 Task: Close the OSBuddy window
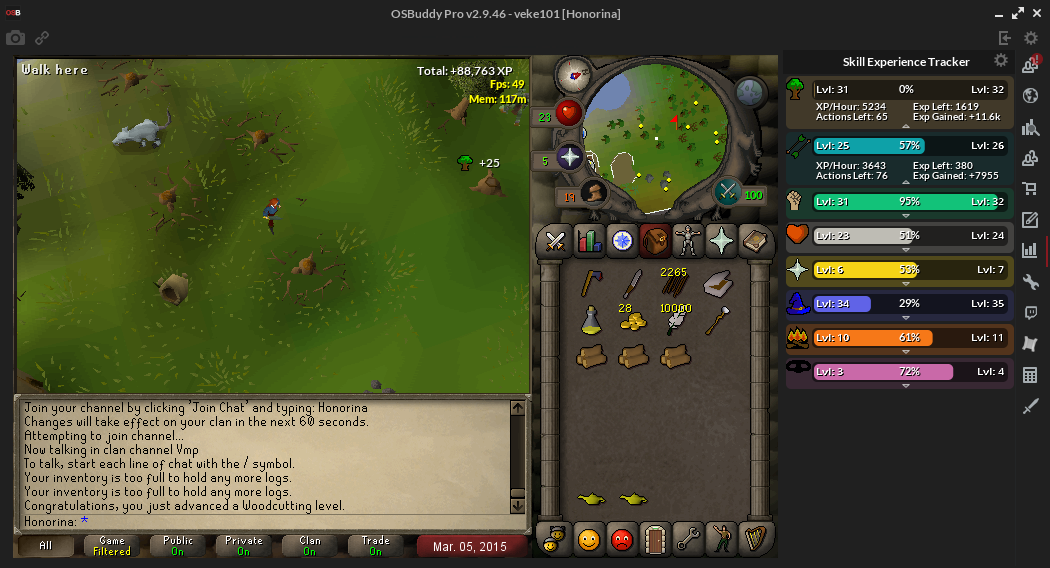pyautogui.click(x=1037, y=13)
